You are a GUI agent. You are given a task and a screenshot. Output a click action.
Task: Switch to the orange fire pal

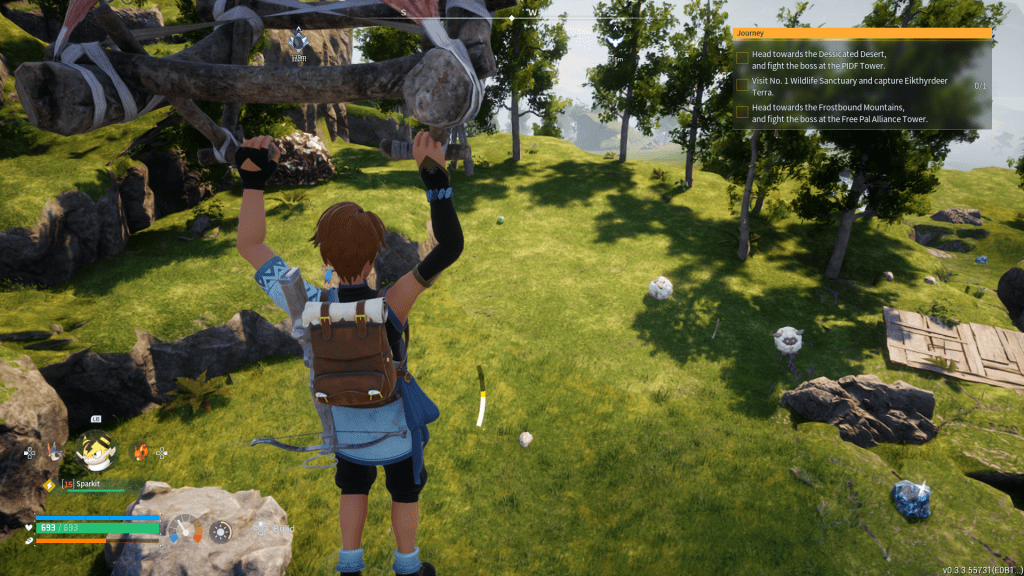pyautogui.click(x=141, y=451)
